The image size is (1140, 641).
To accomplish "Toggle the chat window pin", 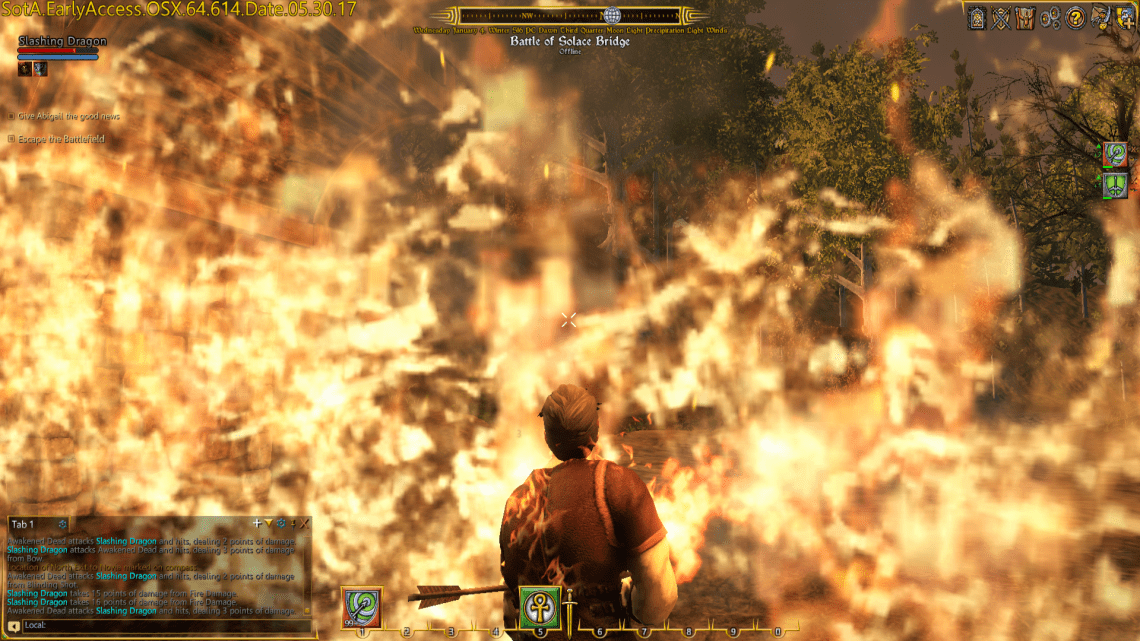I will pyautogui.click(x=293, y=523).
